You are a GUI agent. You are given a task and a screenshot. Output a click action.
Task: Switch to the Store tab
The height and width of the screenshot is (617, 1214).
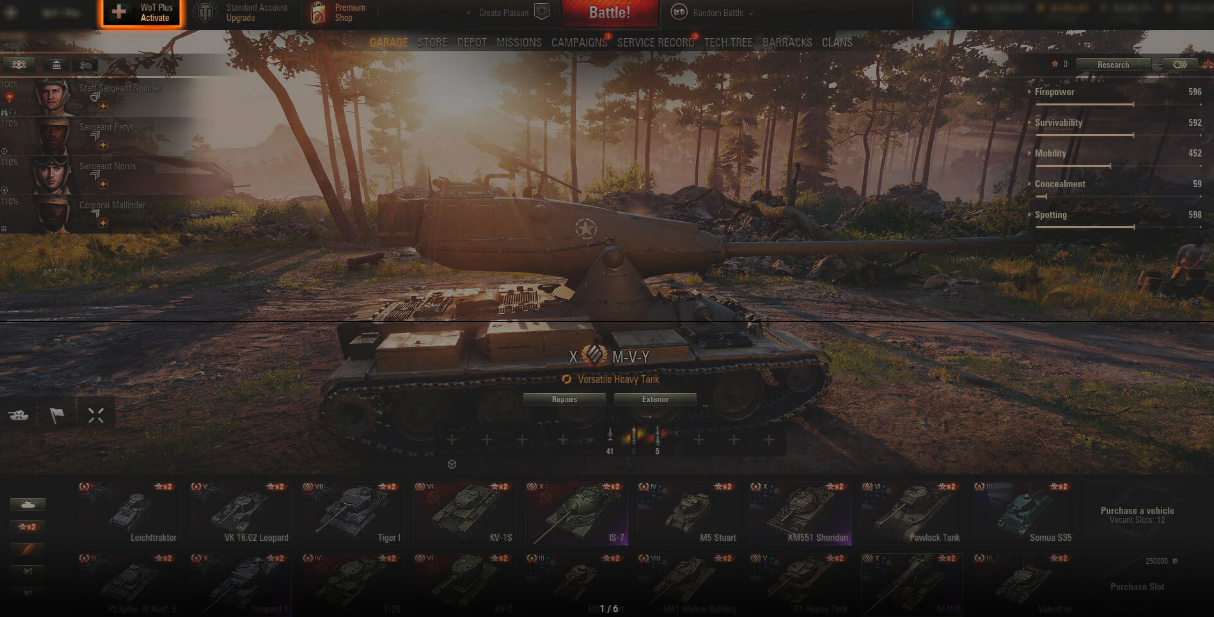[432, 43]
